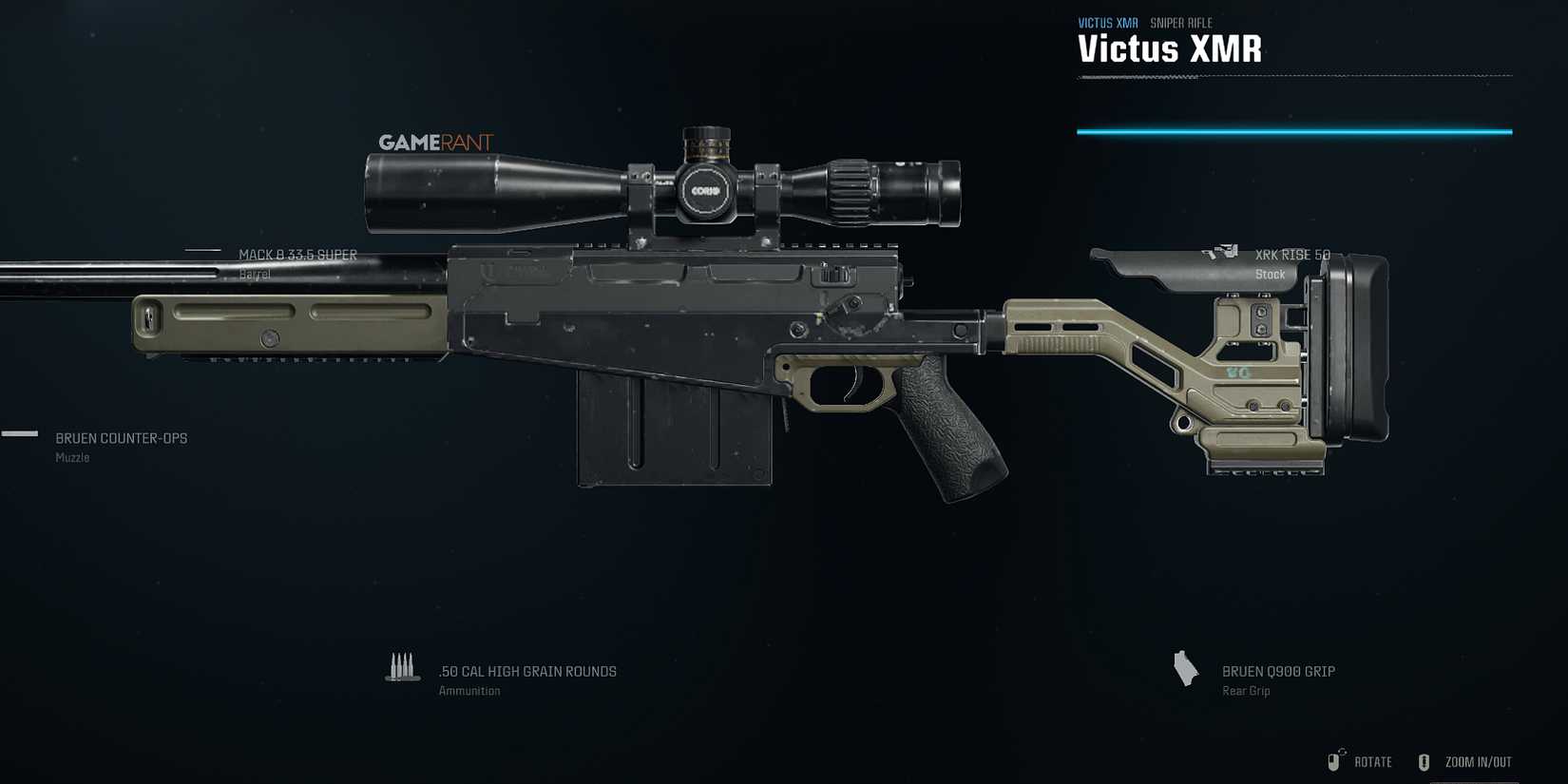Screen dimensions: 1568x784
Task: Select the SNIPER RIFLE category label
Action: pos(1181,22)
